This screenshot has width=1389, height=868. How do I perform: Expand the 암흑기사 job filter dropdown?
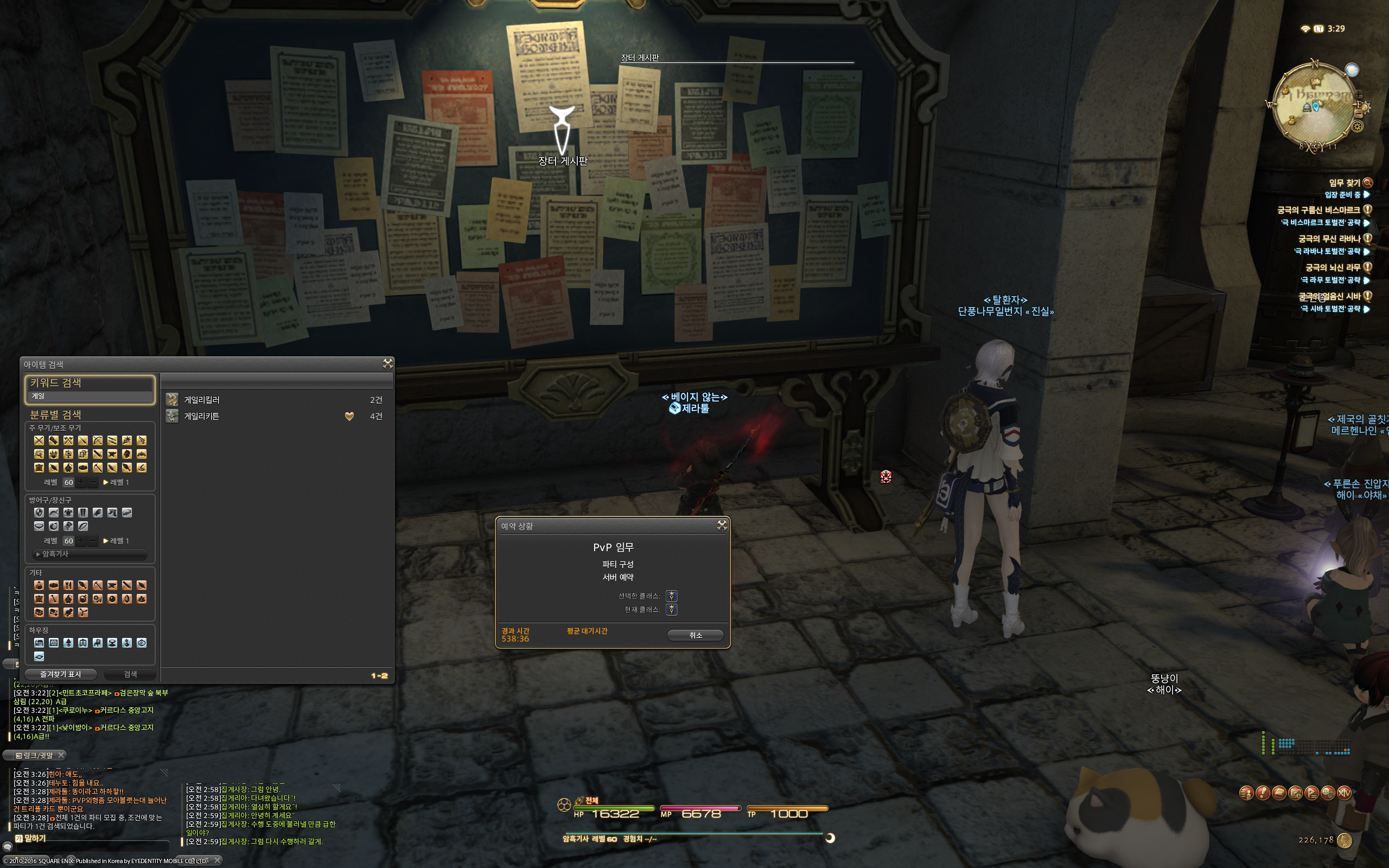pos(90,554)
